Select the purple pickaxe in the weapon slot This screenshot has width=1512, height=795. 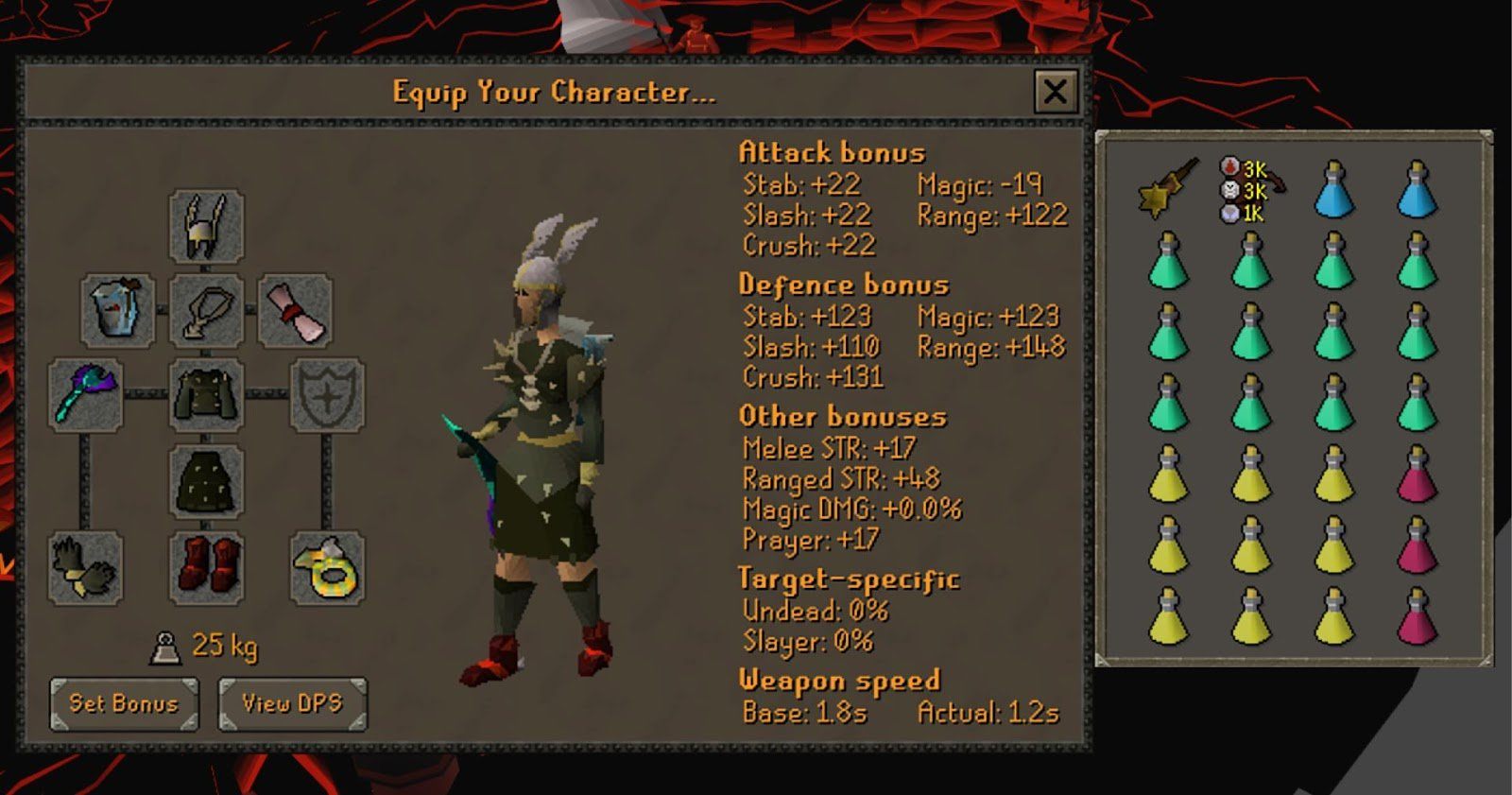click(x=85, y=396)
